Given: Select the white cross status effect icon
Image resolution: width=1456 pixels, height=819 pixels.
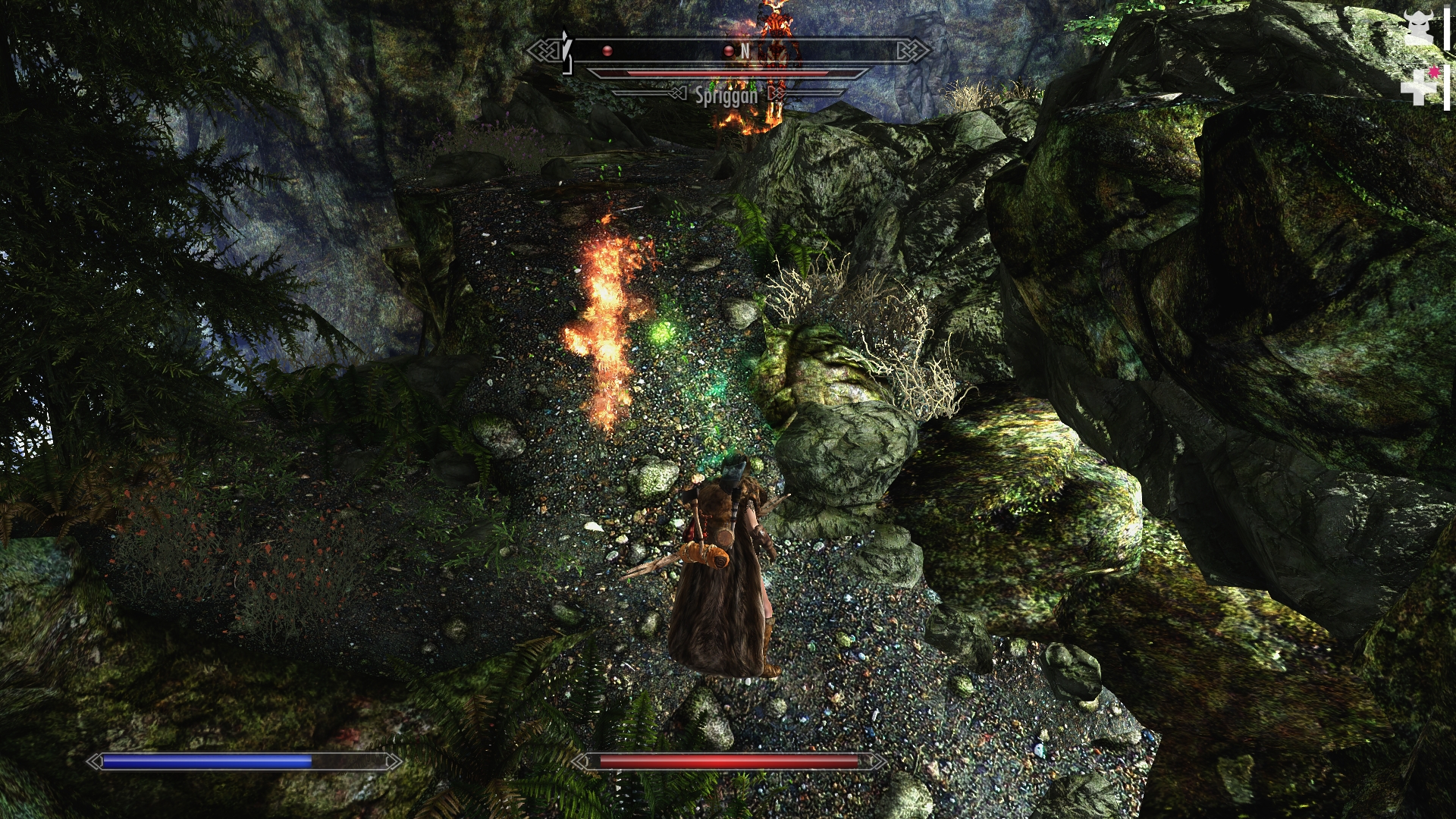Looking at the screenshot, I should point(1416,88).
